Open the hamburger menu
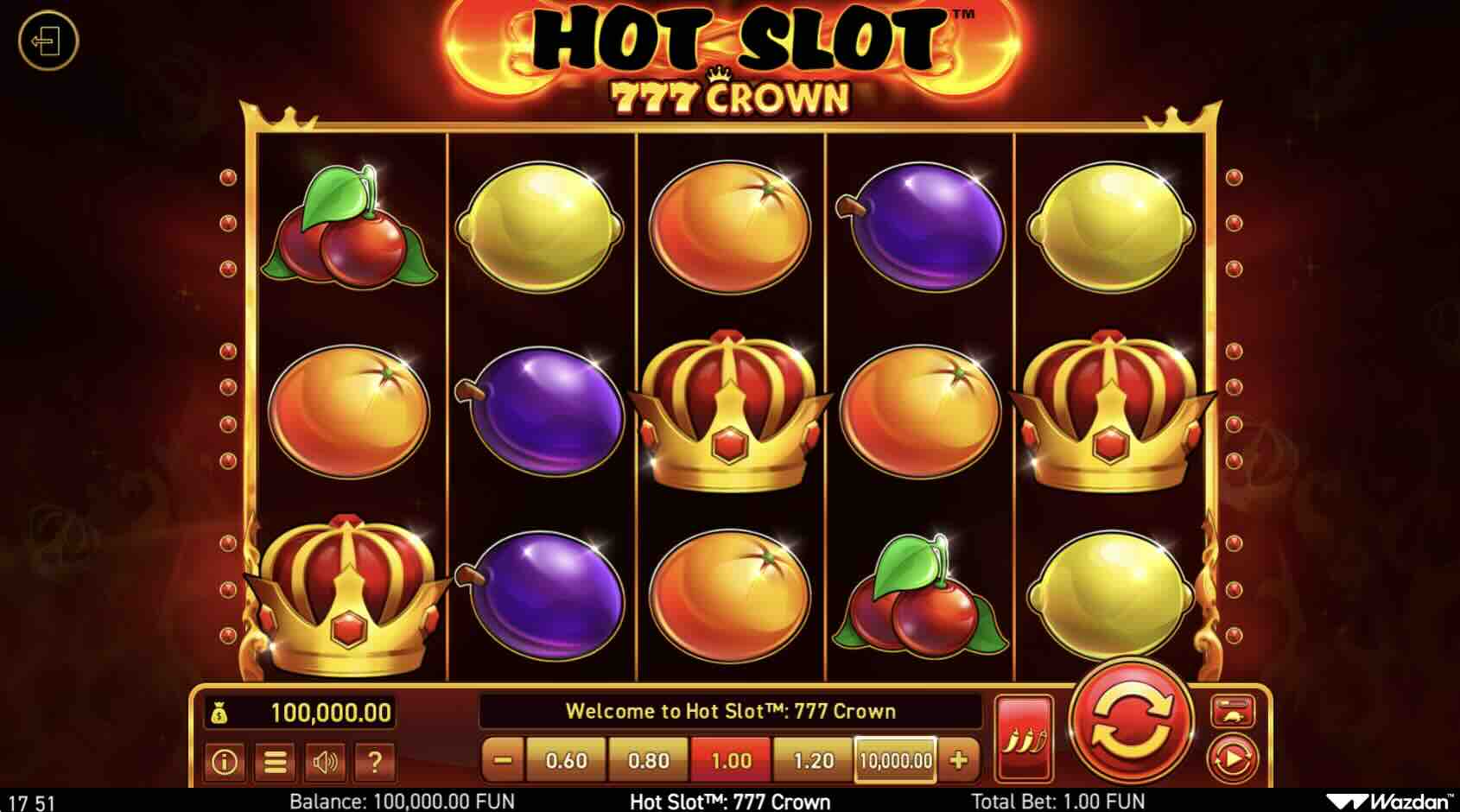 point(274,764)
